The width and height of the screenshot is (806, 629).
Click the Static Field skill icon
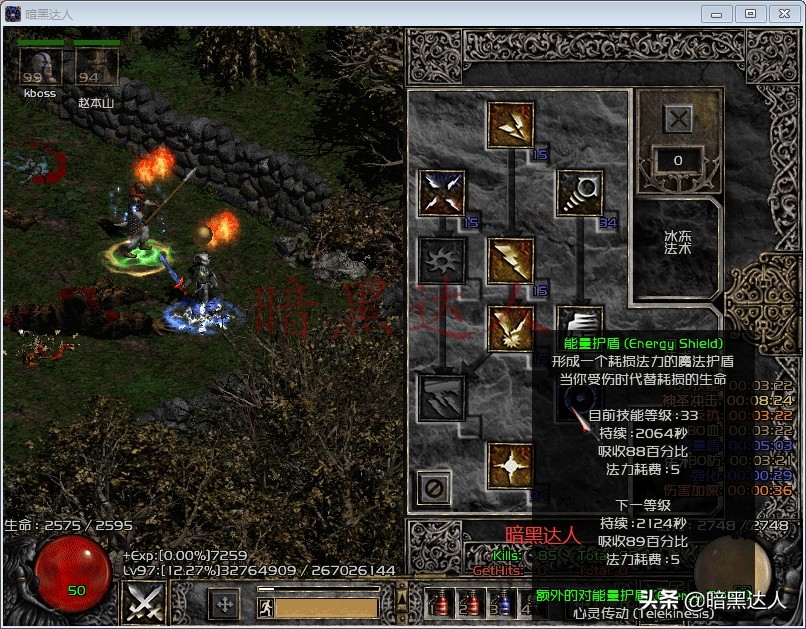442,192
